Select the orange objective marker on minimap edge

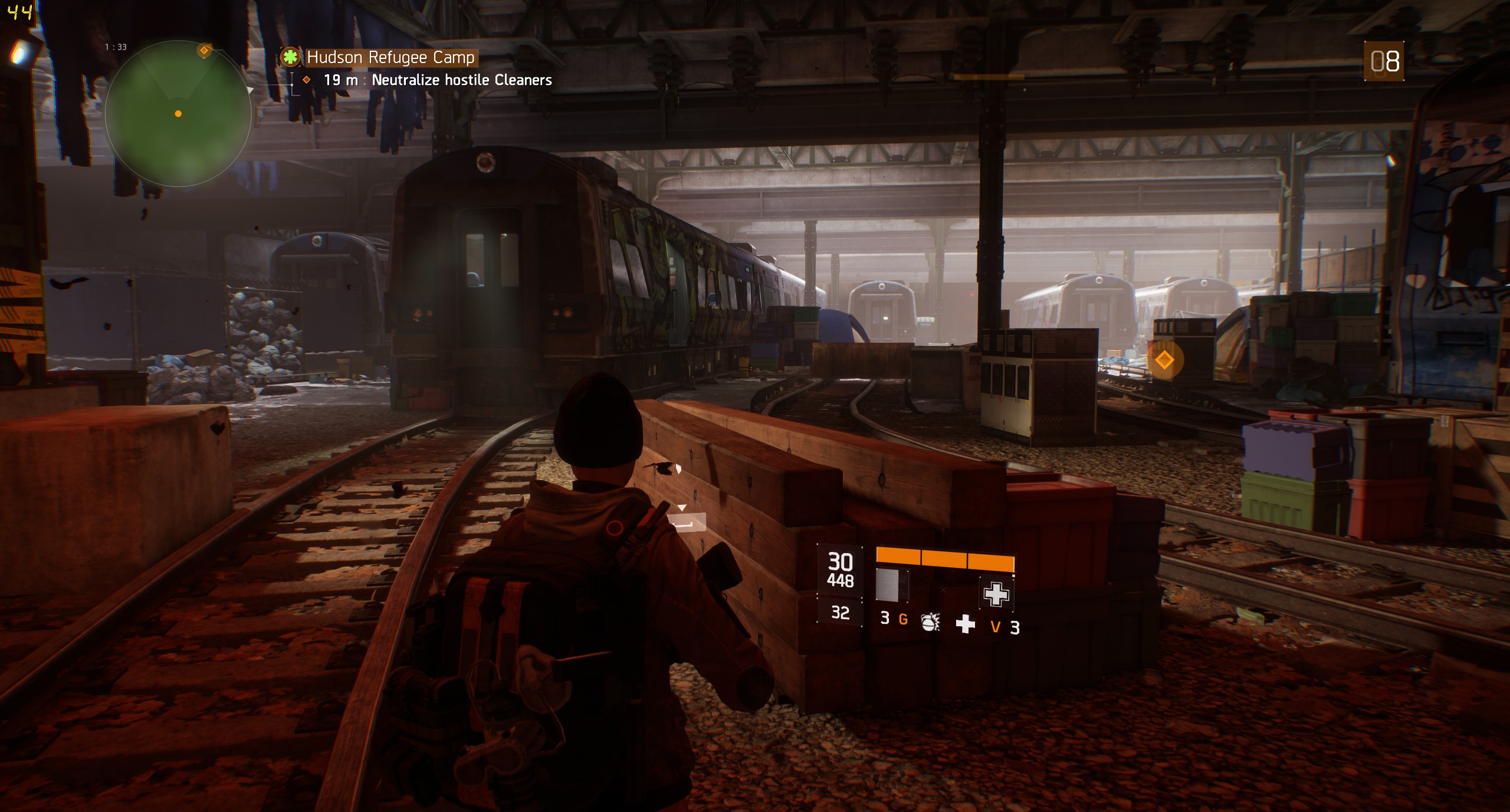tap(204, 50)
